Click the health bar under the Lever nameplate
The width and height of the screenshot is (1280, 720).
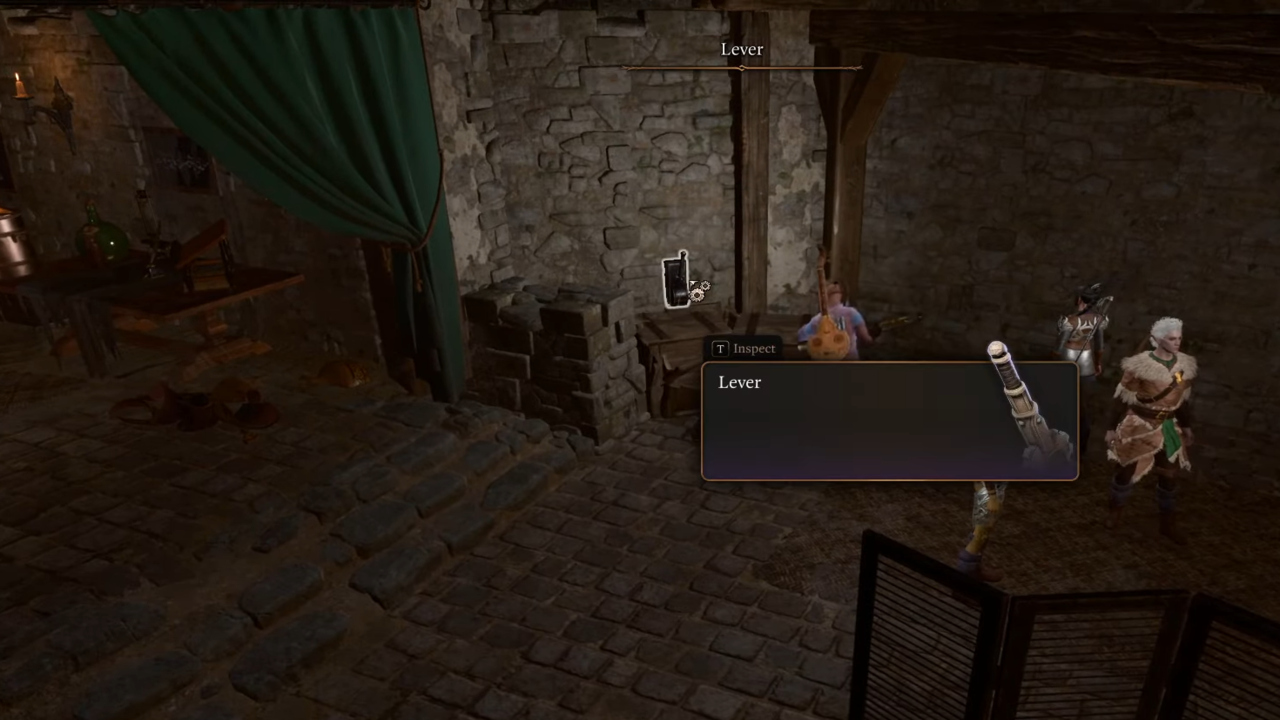coord(741,68)
